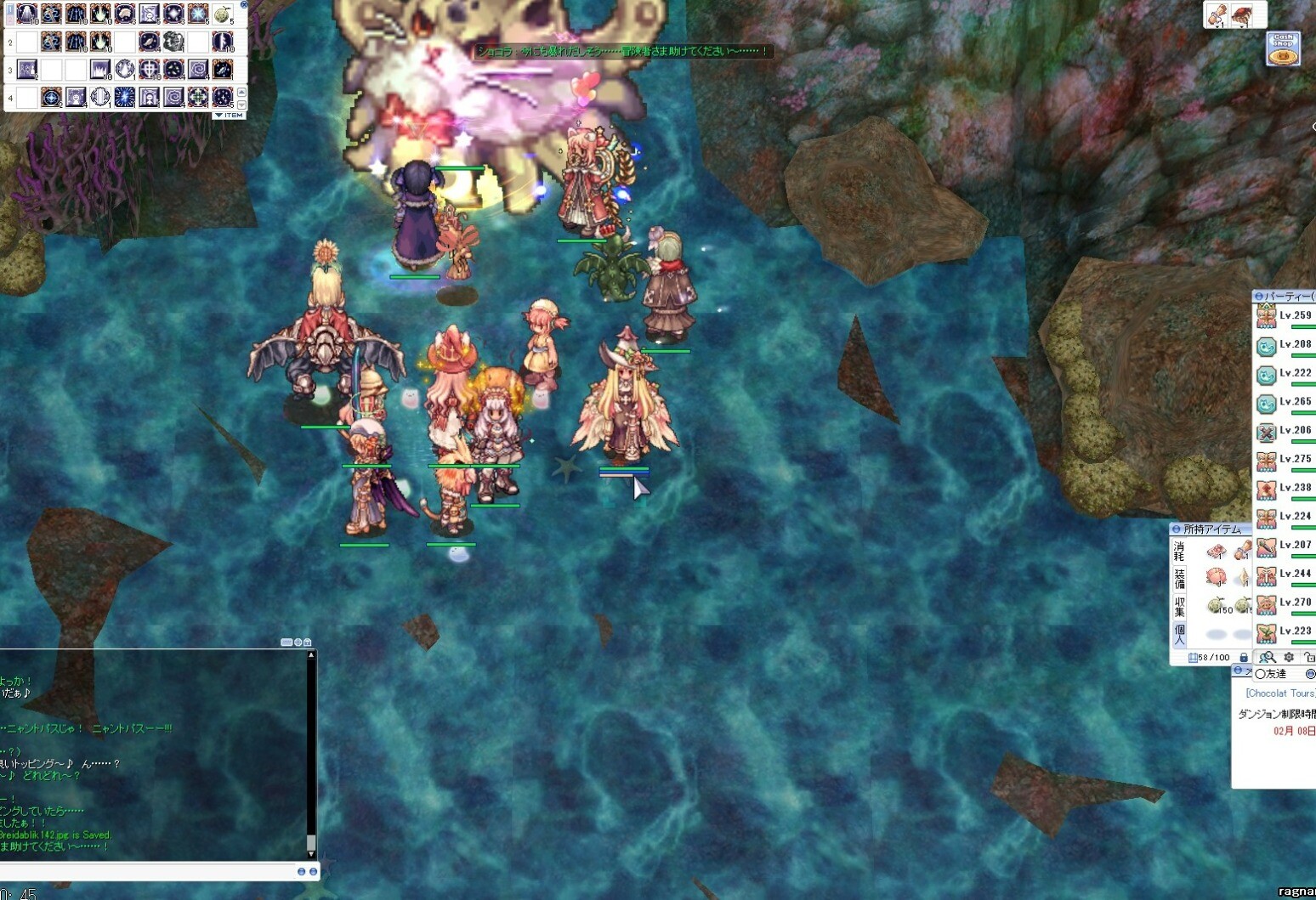
Task: Select the Lv.259 party member
Action: click(x=1285, y=316)
